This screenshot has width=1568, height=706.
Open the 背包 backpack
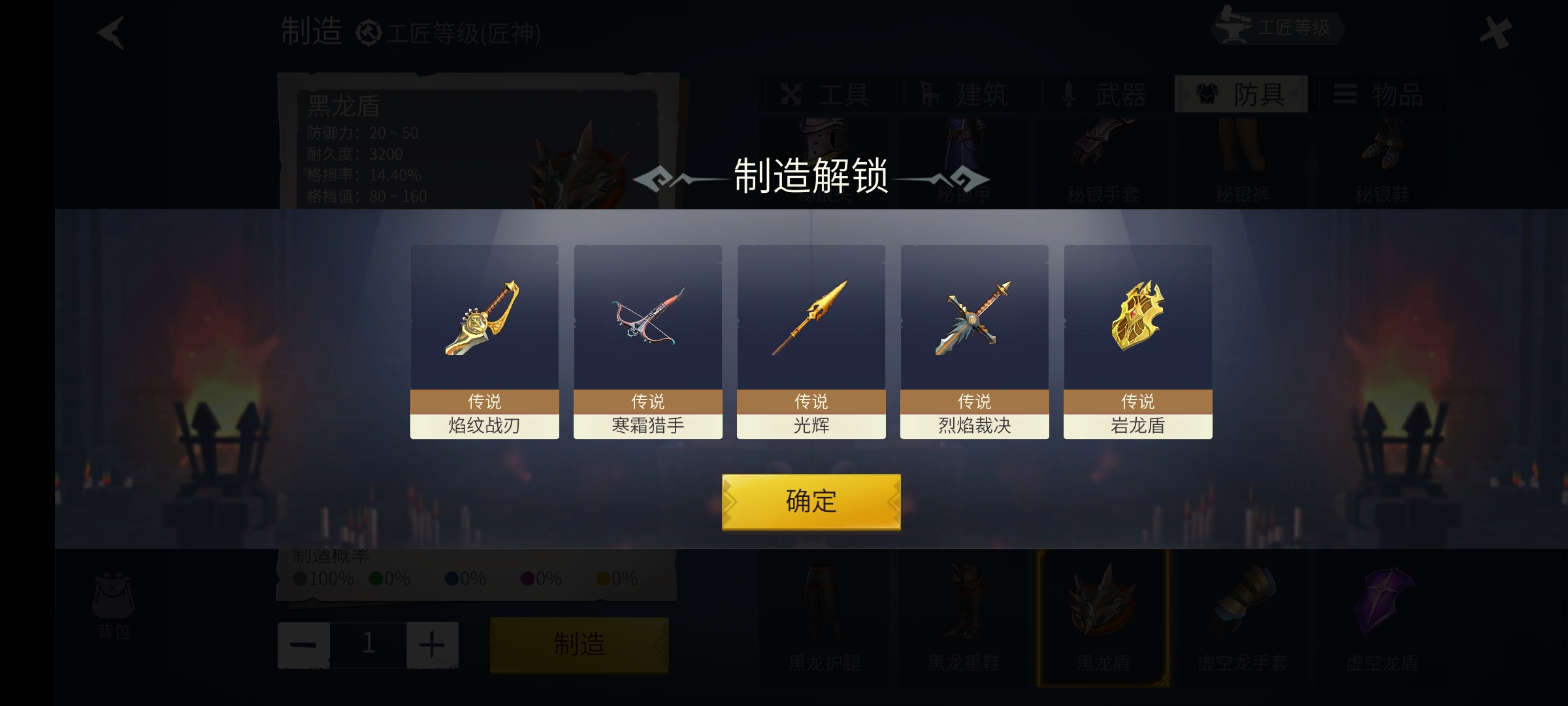click(x=114, y=605)
